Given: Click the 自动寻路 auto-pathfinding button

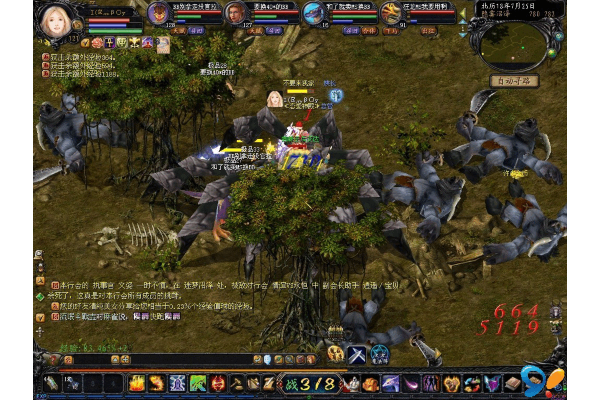Looking at the screenshot, I should 515,79.
